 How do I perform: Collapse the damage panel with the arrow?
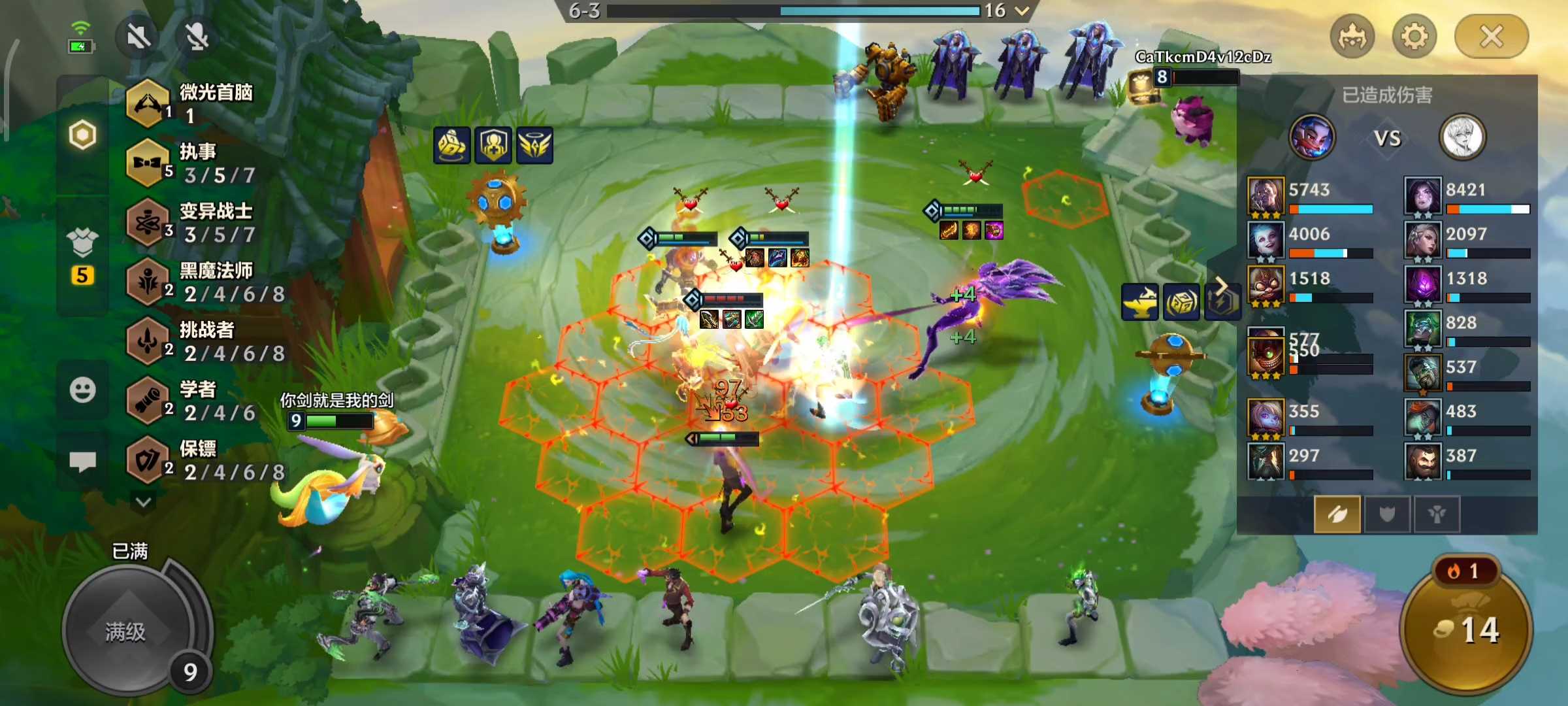pos(1220,286)
